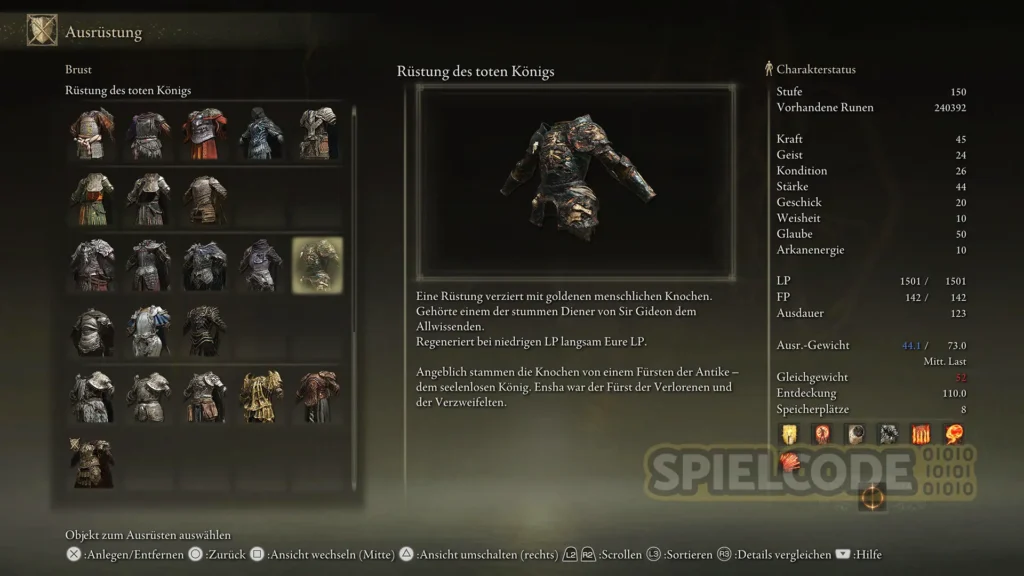Viewport: 1024px width, 576px height.
Task: Click the glowing orange ring icon
Action: click(x=872, y=497)
